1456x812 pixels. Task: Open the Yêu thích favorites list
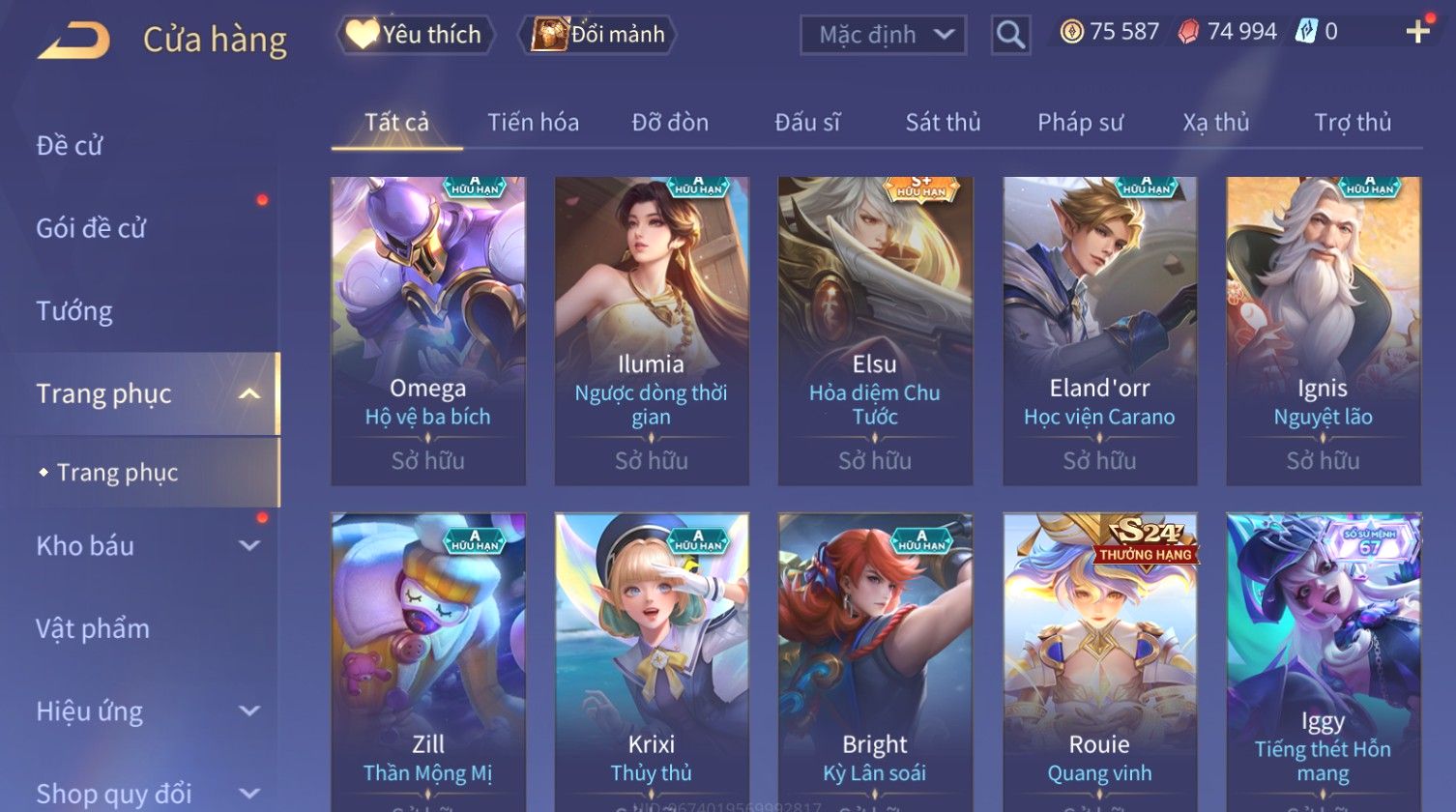[x=416, y=35]
